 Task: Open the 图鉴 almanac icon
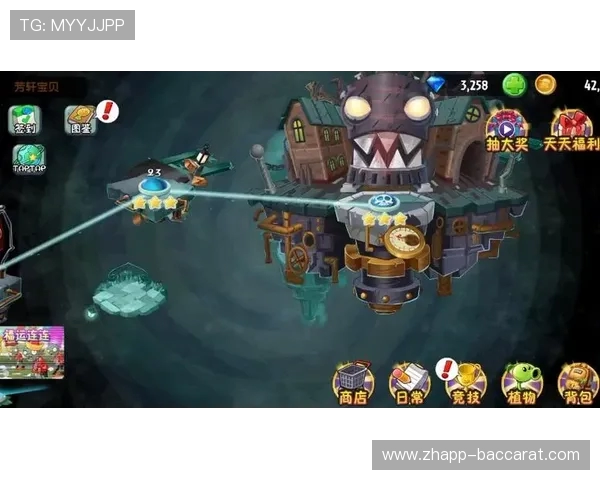click(x=81, y=120)
